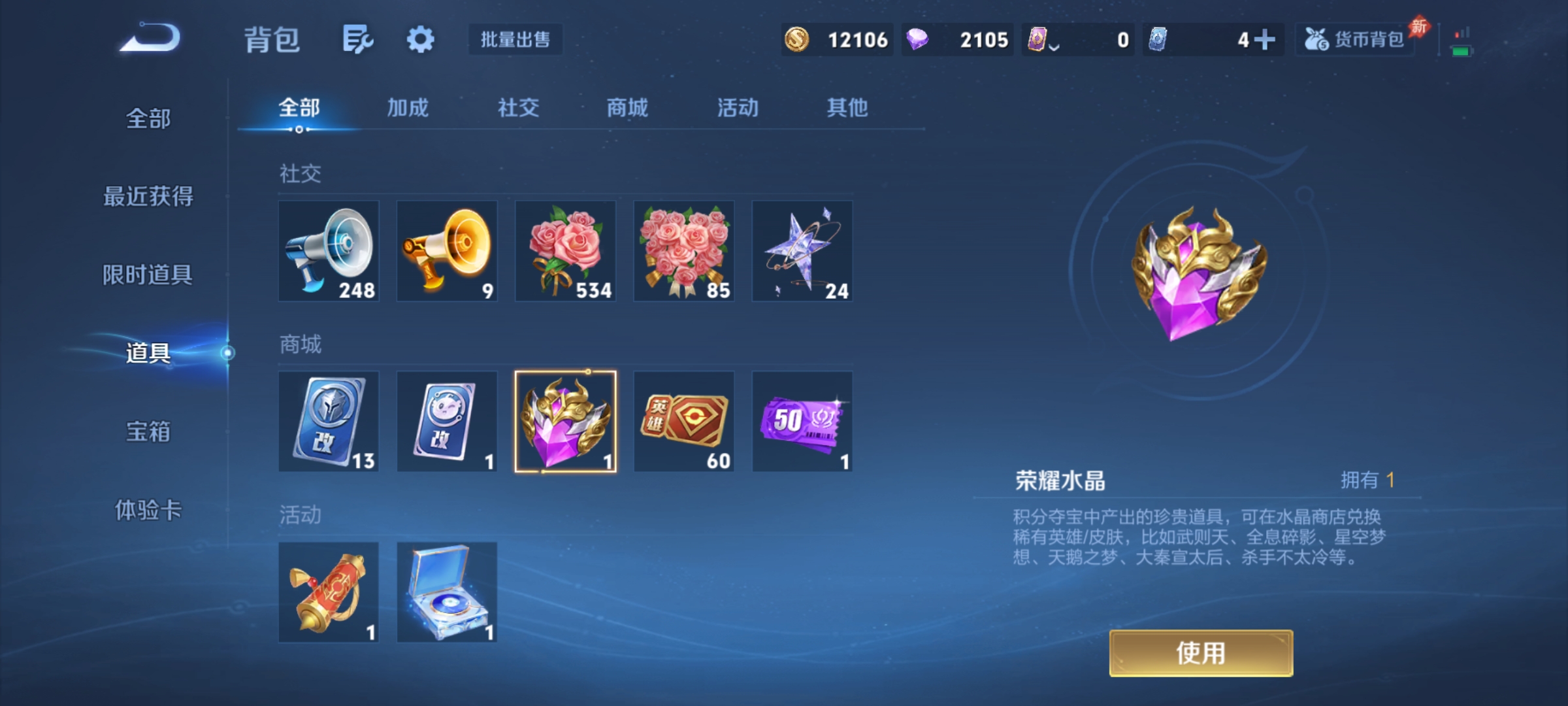Screen dimensions: 1568x706
Task: Select the silver megaphone item with count 248
Action: [329, 251]
